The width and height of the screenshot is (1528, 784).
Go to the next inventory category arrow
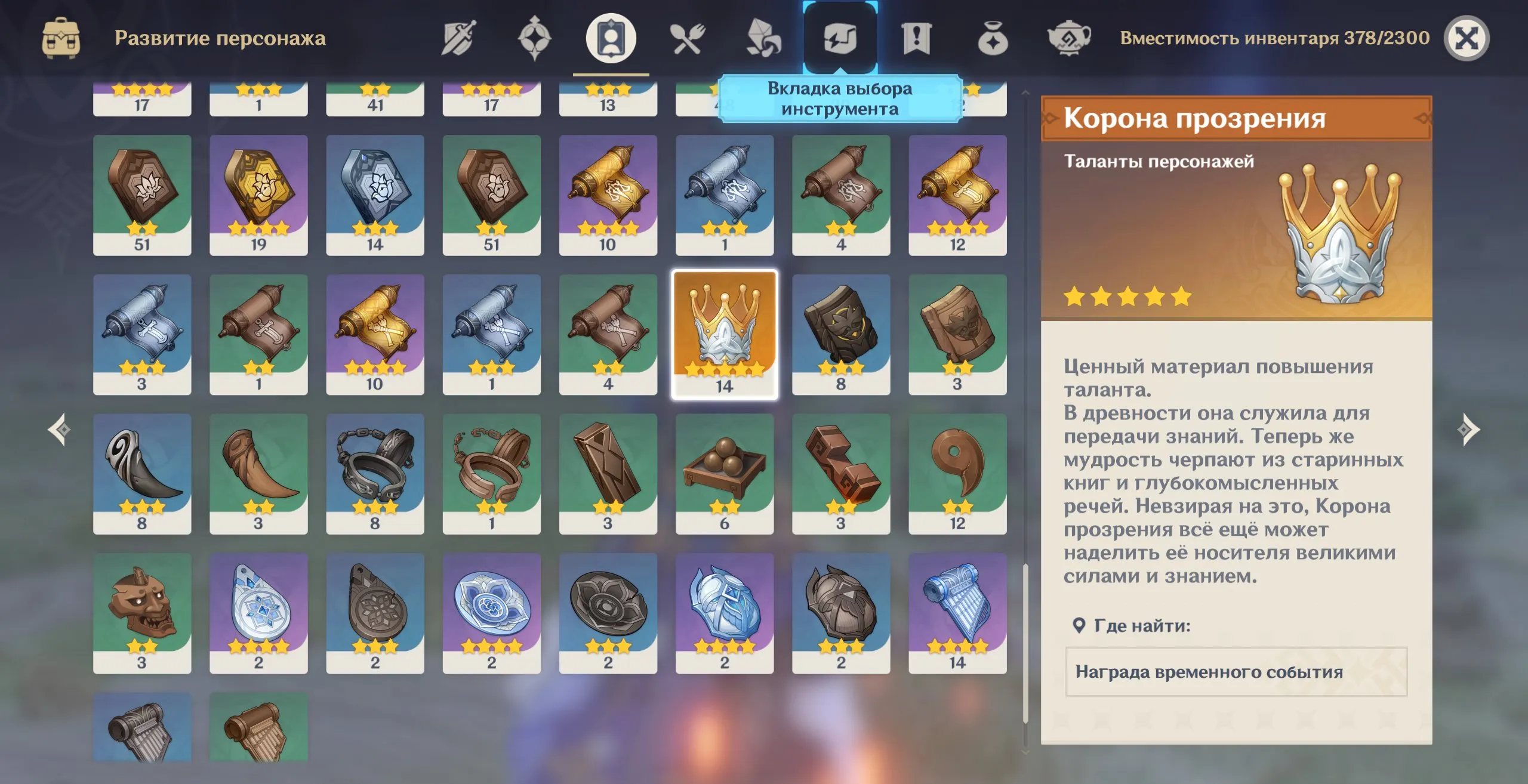(1468, 430)
